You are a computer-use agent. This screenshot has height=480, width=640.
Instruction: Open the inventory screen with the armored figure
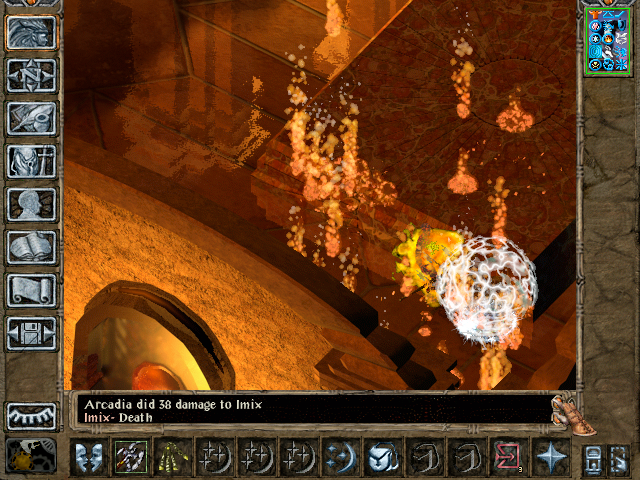31,160
